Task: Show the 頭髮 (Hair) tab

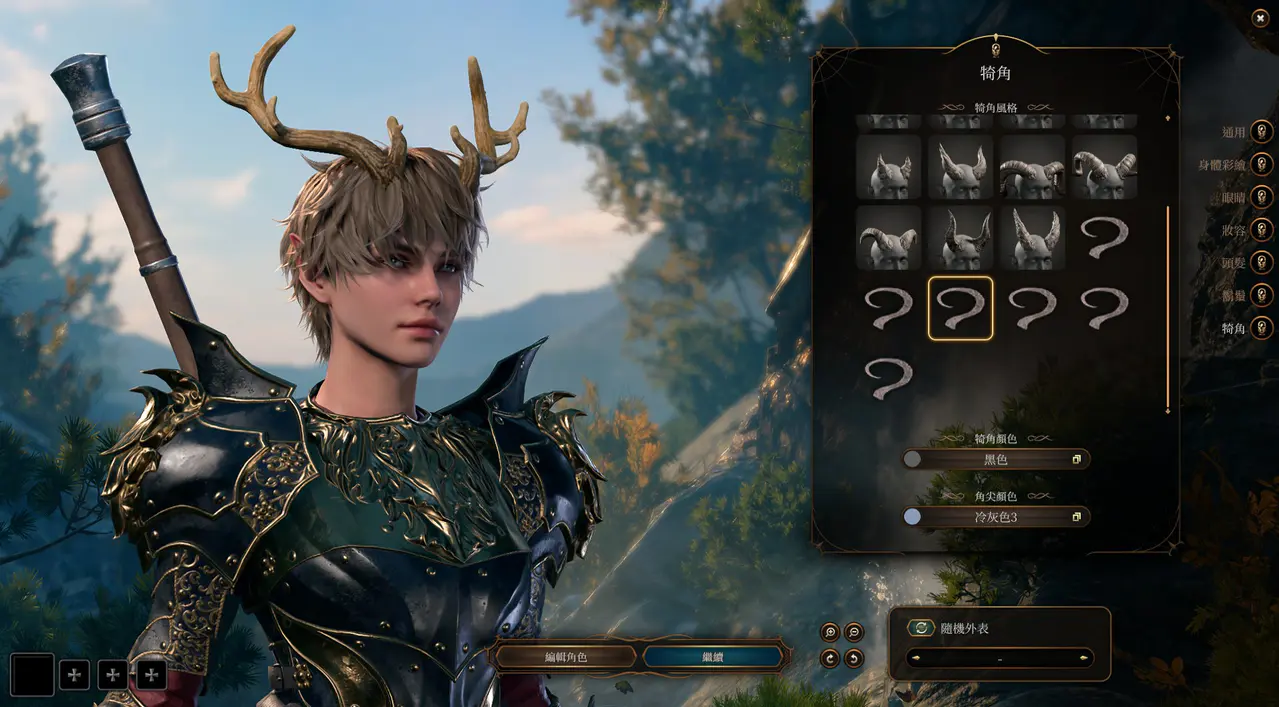Action: 1261,262
